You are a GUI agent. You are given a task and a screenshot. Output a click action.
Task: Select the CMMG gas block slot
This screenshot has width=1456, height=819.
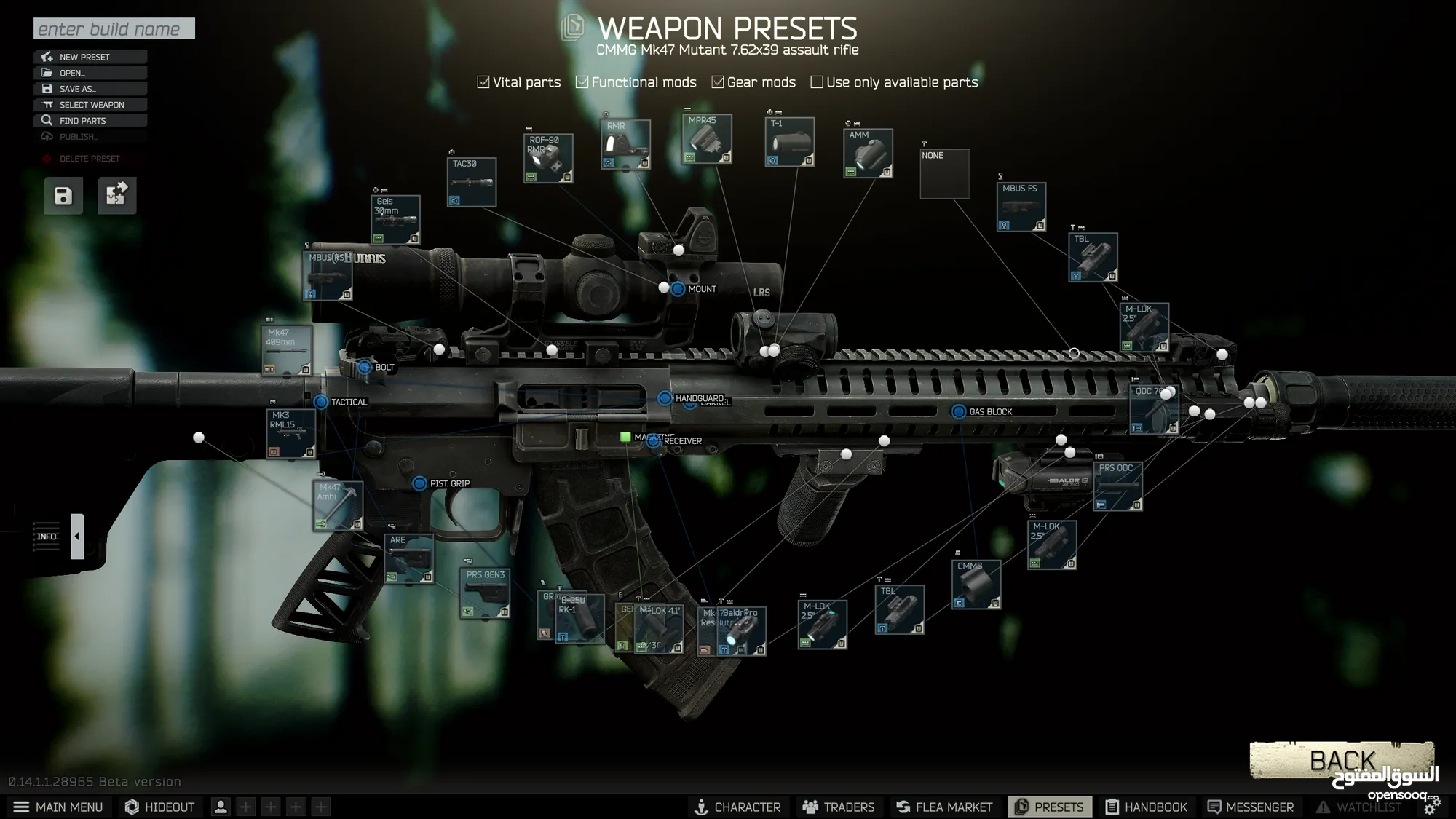click(x=976, y=585)
